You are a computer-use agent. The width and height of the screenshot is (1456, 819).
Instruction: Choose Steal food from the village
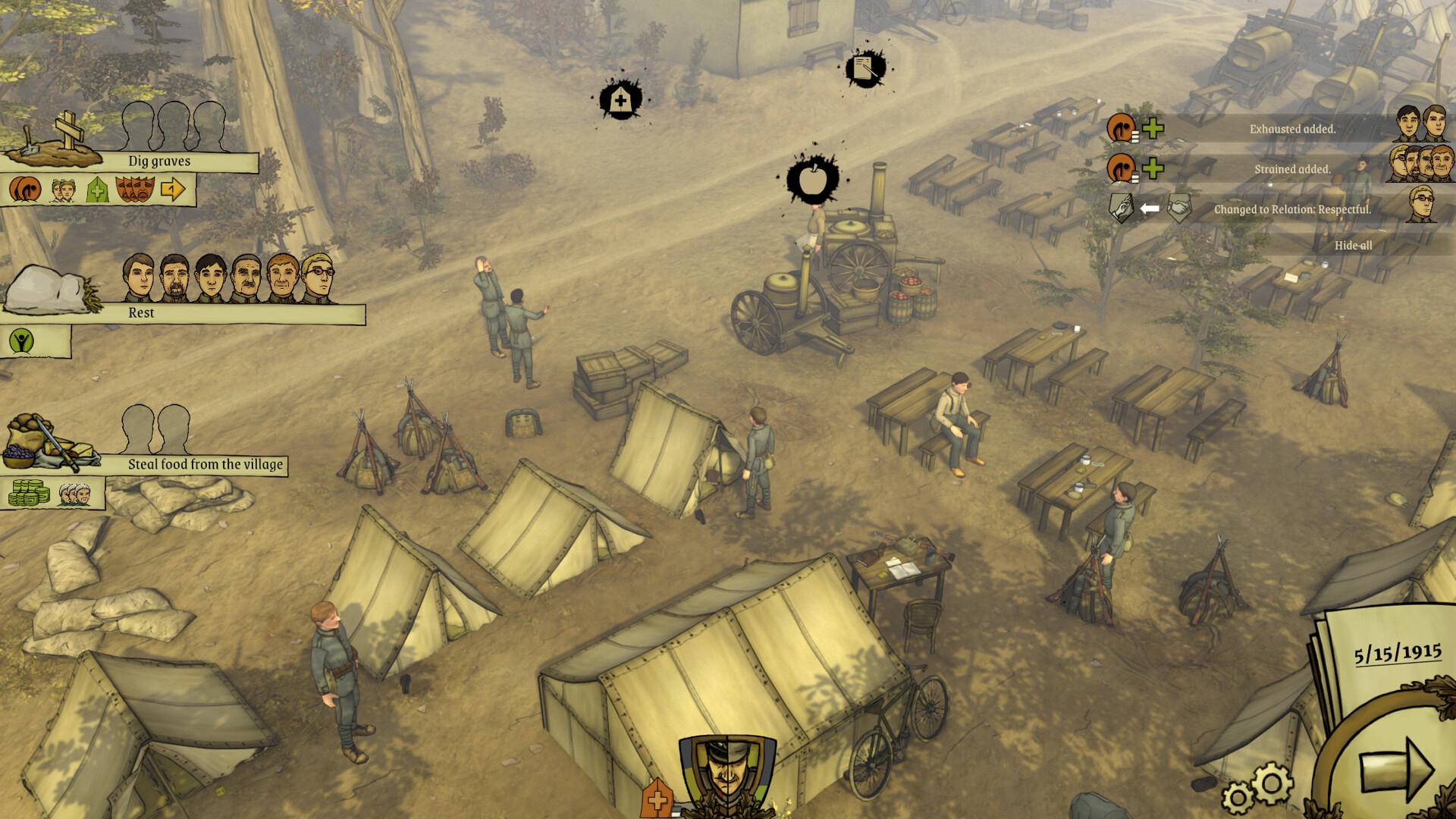tap(205, 464)
